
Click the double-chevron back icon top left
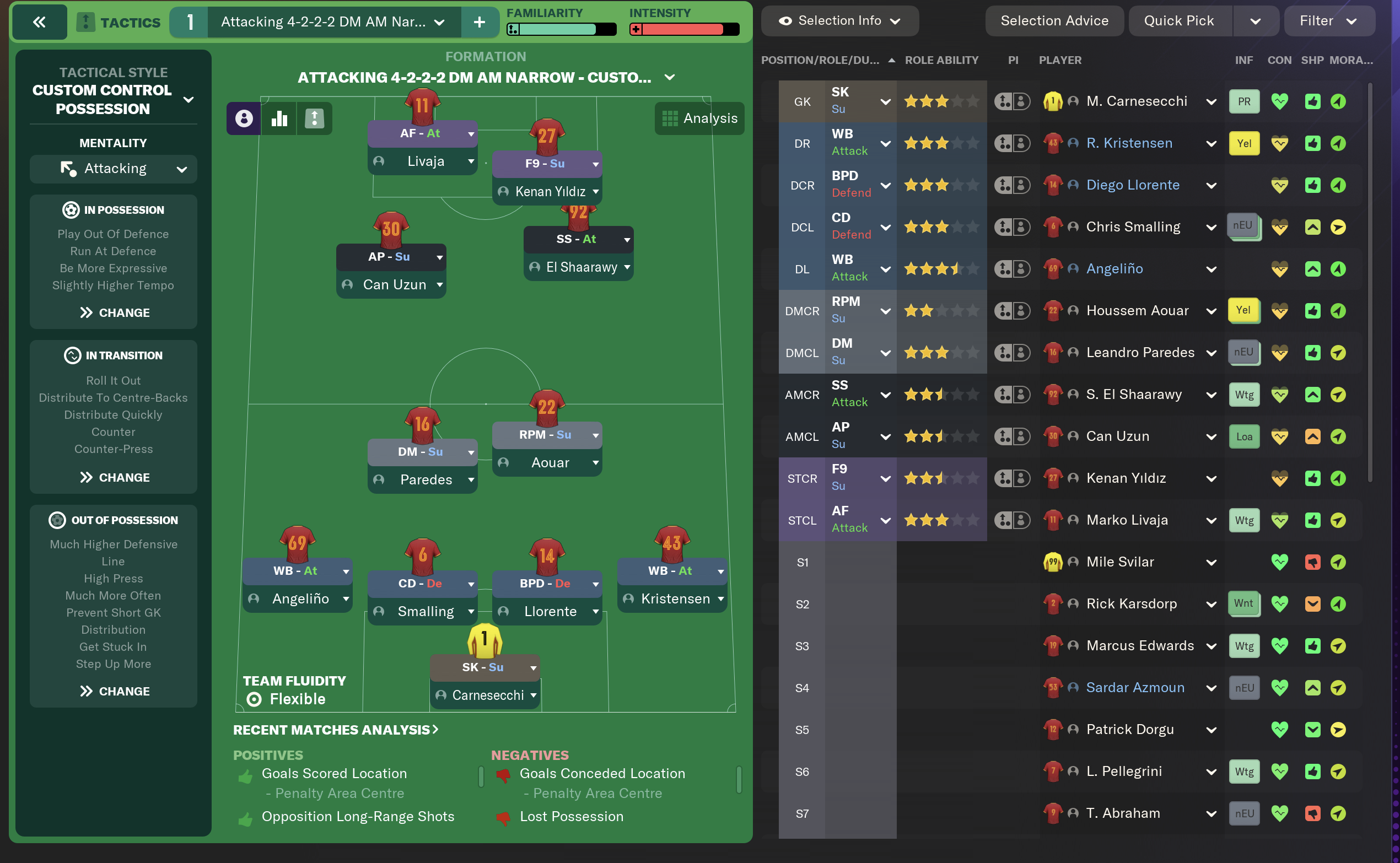click(39, 21)
